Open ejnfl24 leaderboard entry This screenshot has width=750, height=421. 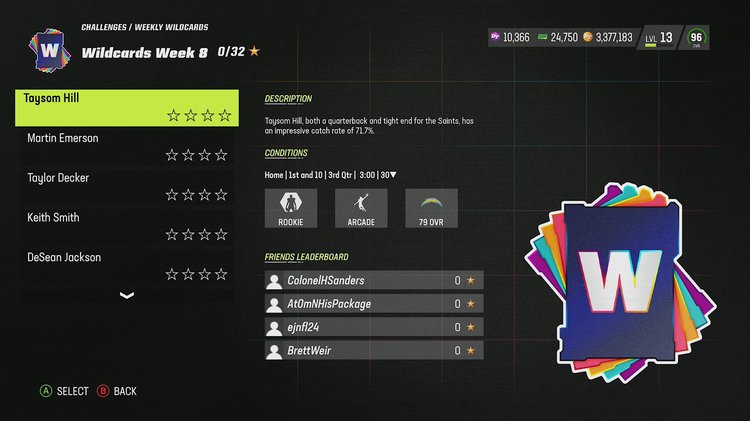pos(373,327)
